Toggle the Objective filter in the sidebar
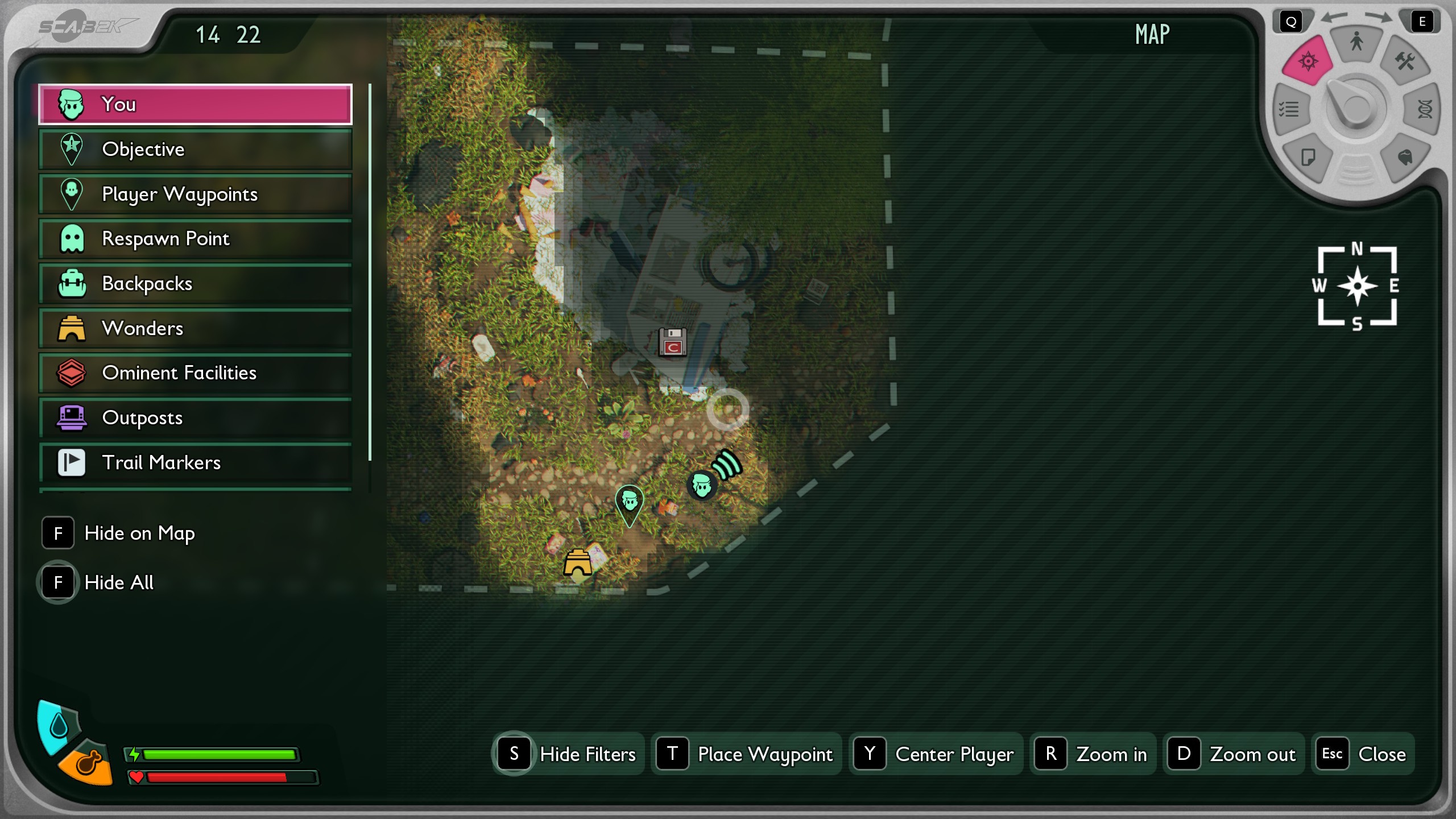This screenshot has height=819, width=1456. [195, 149]
